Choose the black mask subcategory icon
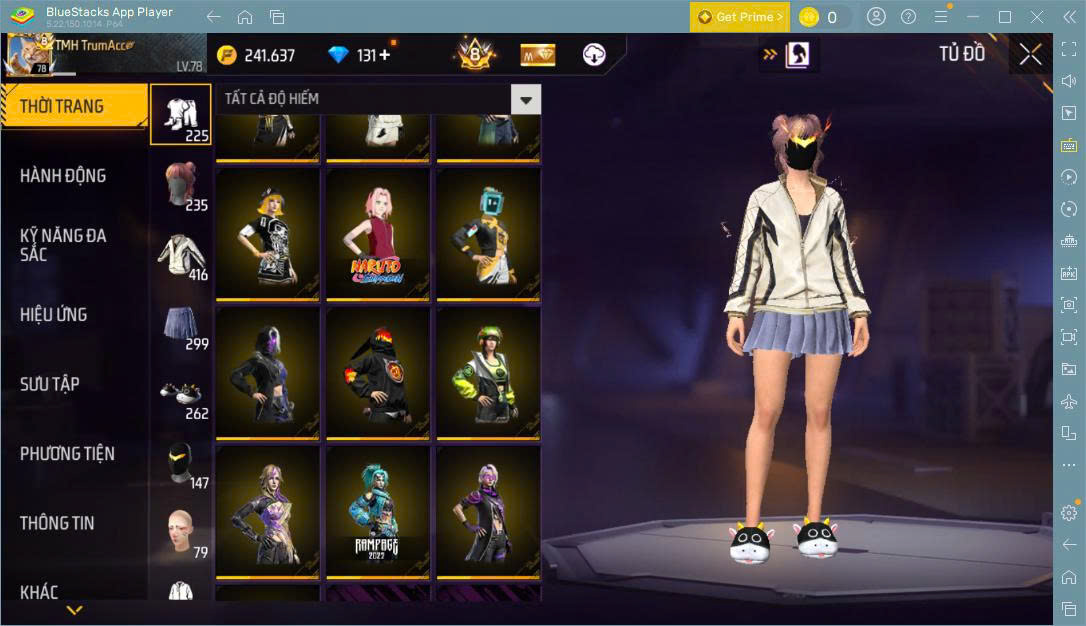The width and height of the screenshot is (1086, 626). 181,463
